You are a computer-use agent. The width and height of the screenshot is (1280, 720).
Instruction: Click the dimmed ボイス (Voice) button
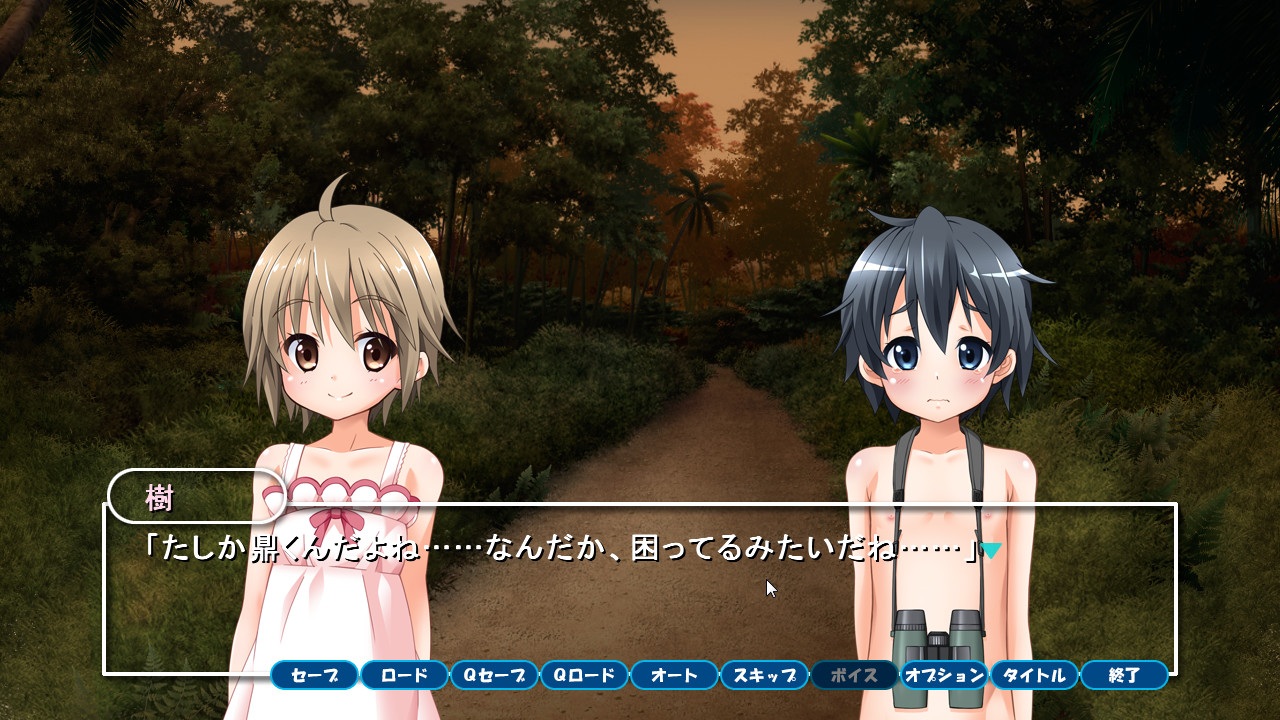coord(854,675)
